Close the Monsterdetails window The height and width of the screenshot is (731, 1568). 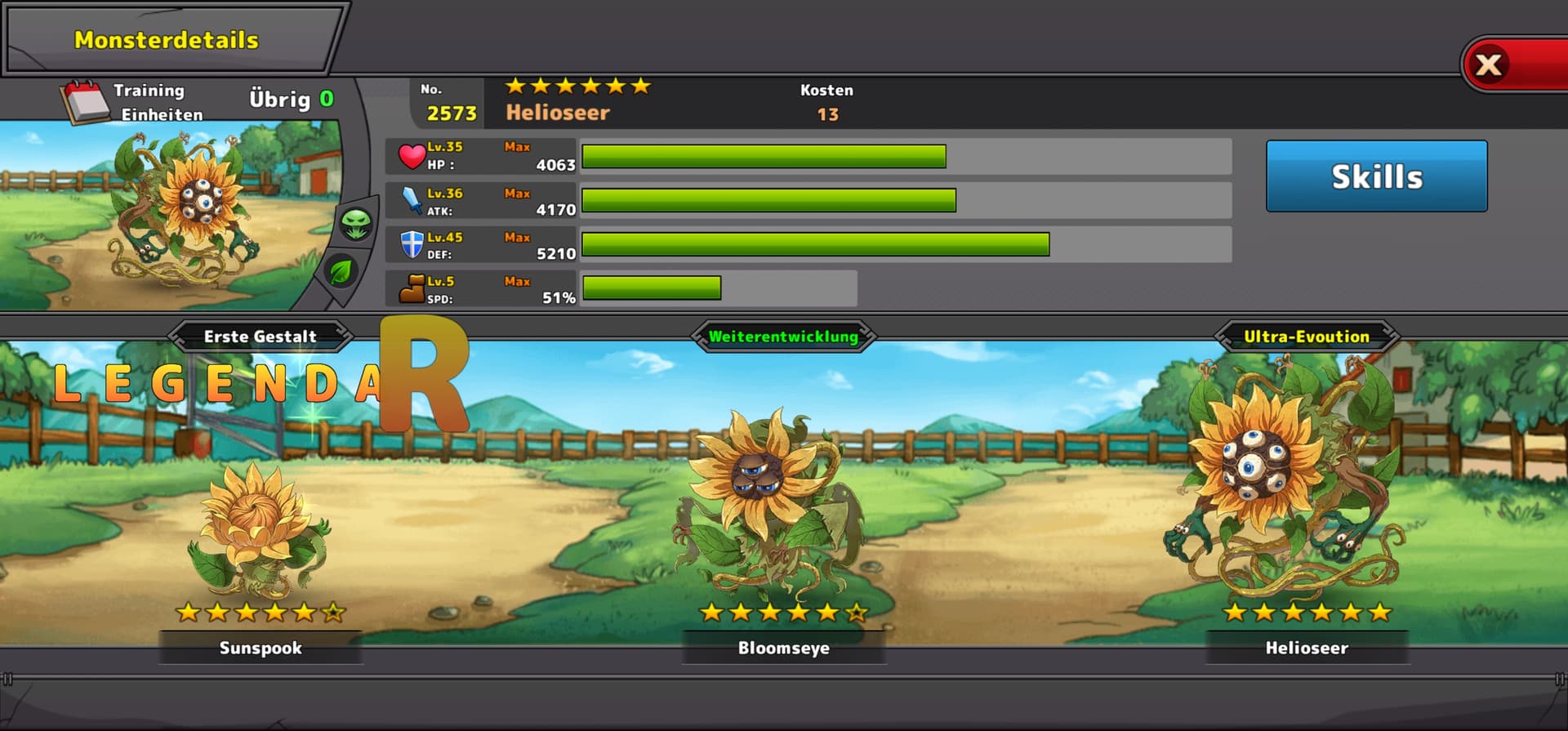point(1490,65)
